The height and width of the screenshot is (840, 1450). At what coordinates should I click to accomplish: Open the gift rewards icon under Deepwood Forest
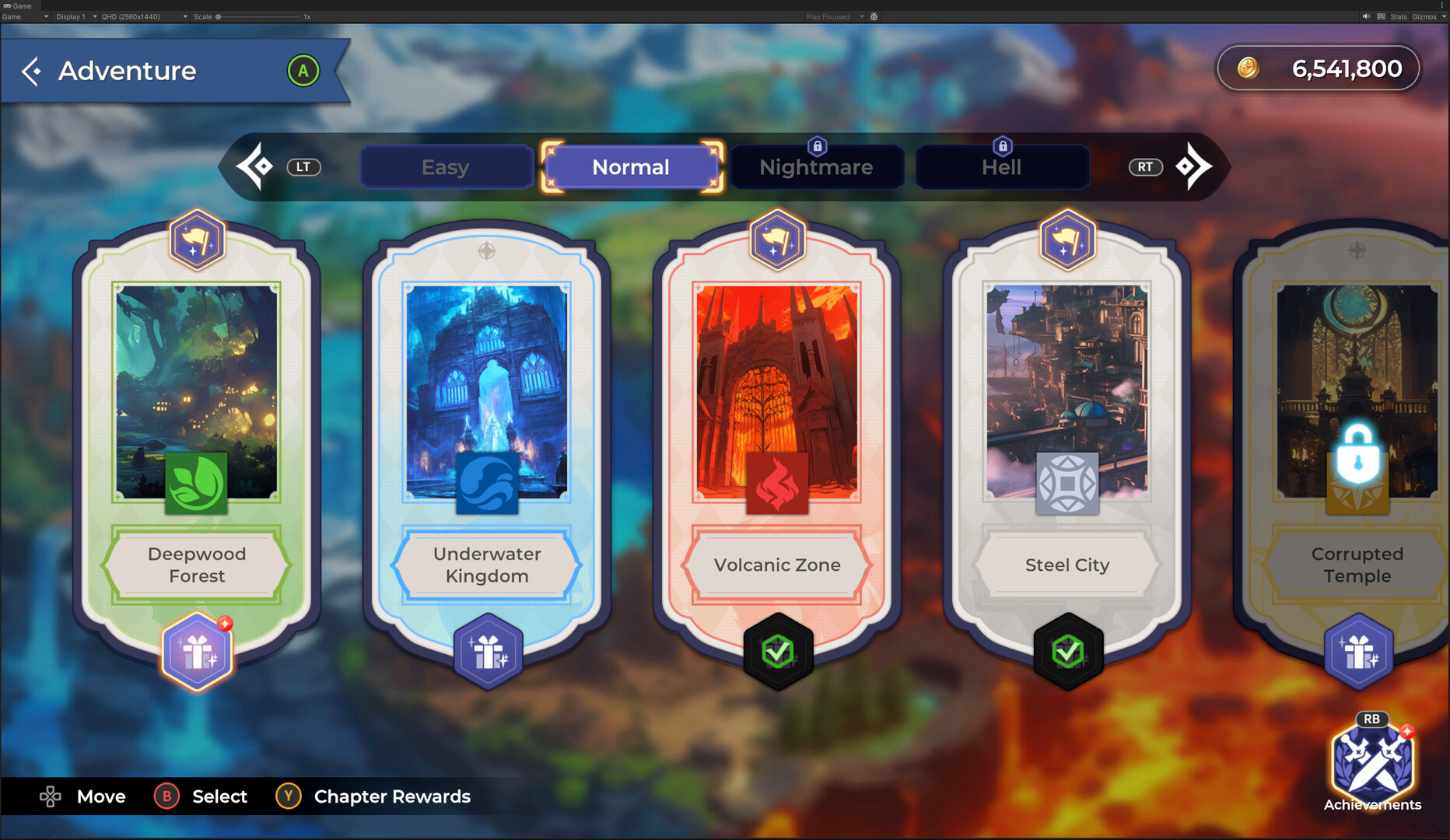click(x=196, y=652)
